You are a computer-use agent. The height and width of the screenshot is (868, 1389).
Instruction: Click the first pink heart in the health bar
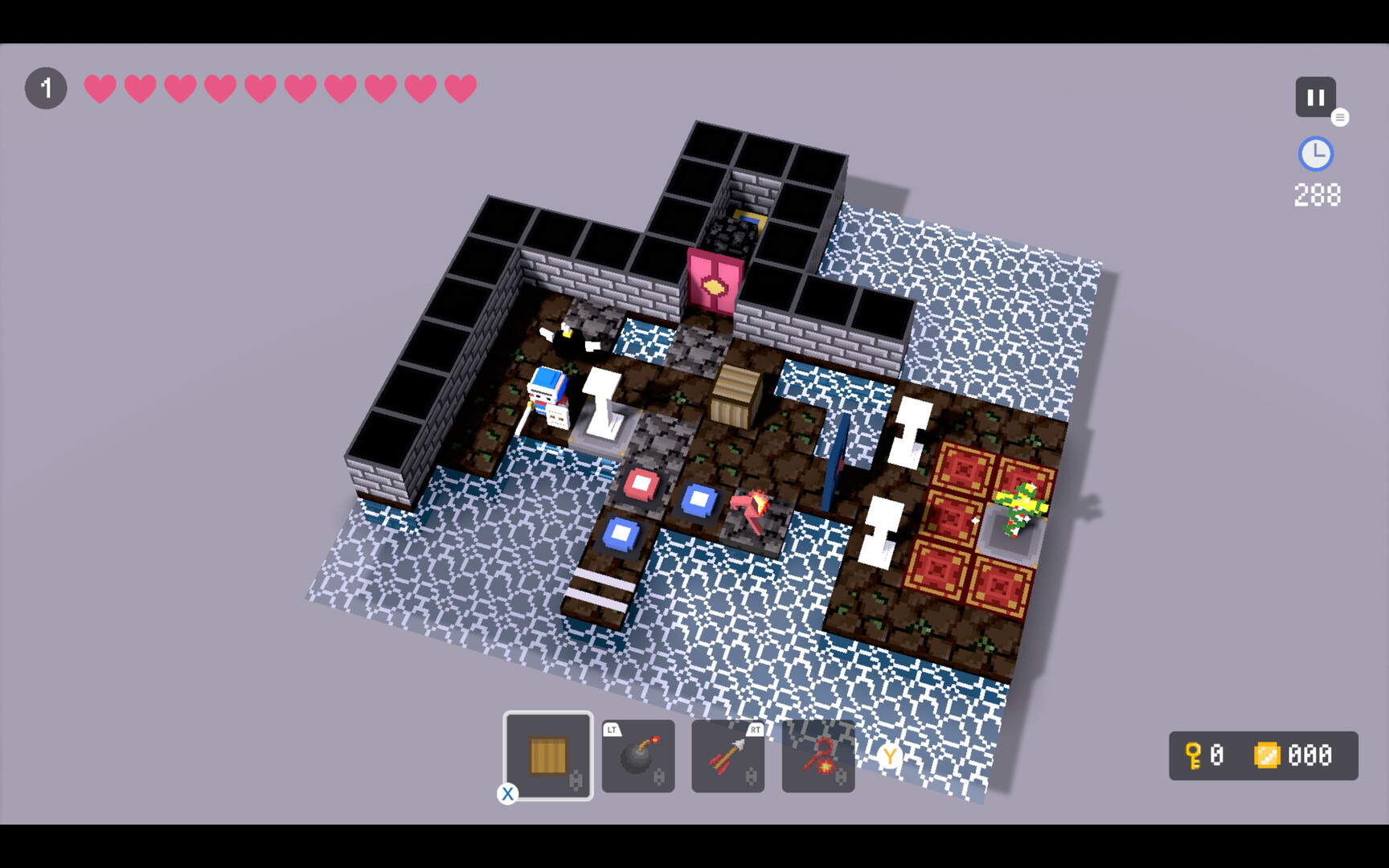pyautogui.click(x=98, y=88)
